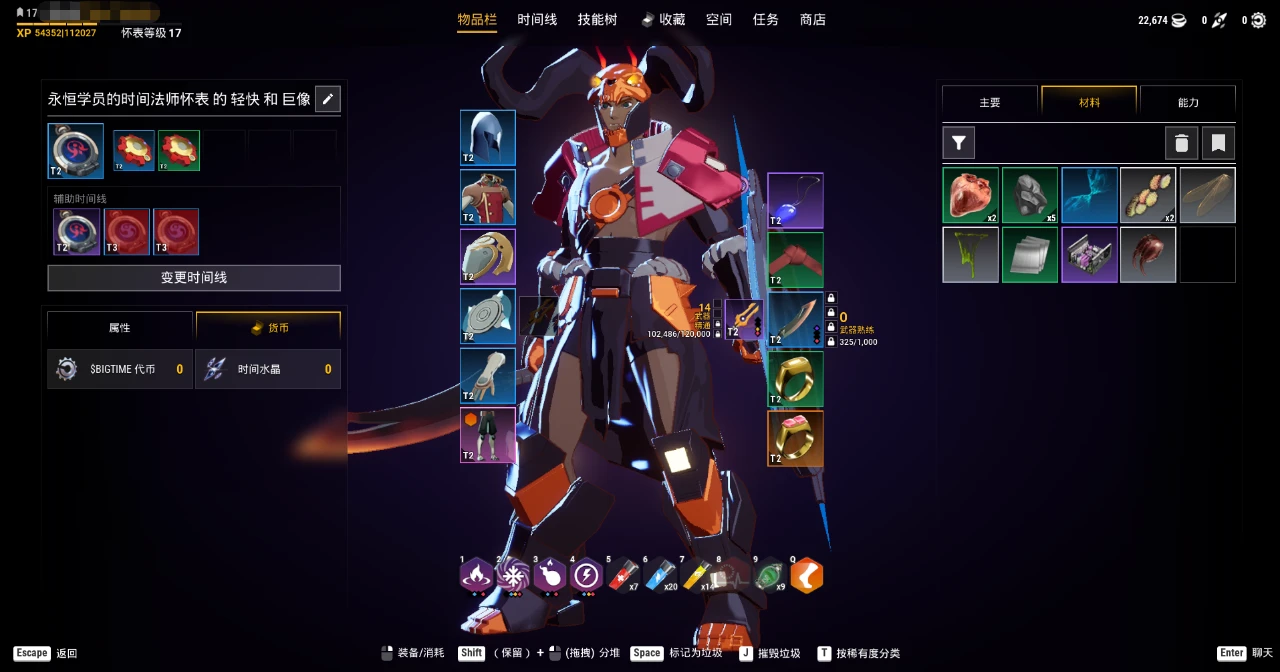Open the 商店 tab
This screenshot has height=672, width=1280.
(x=813, y=20)
